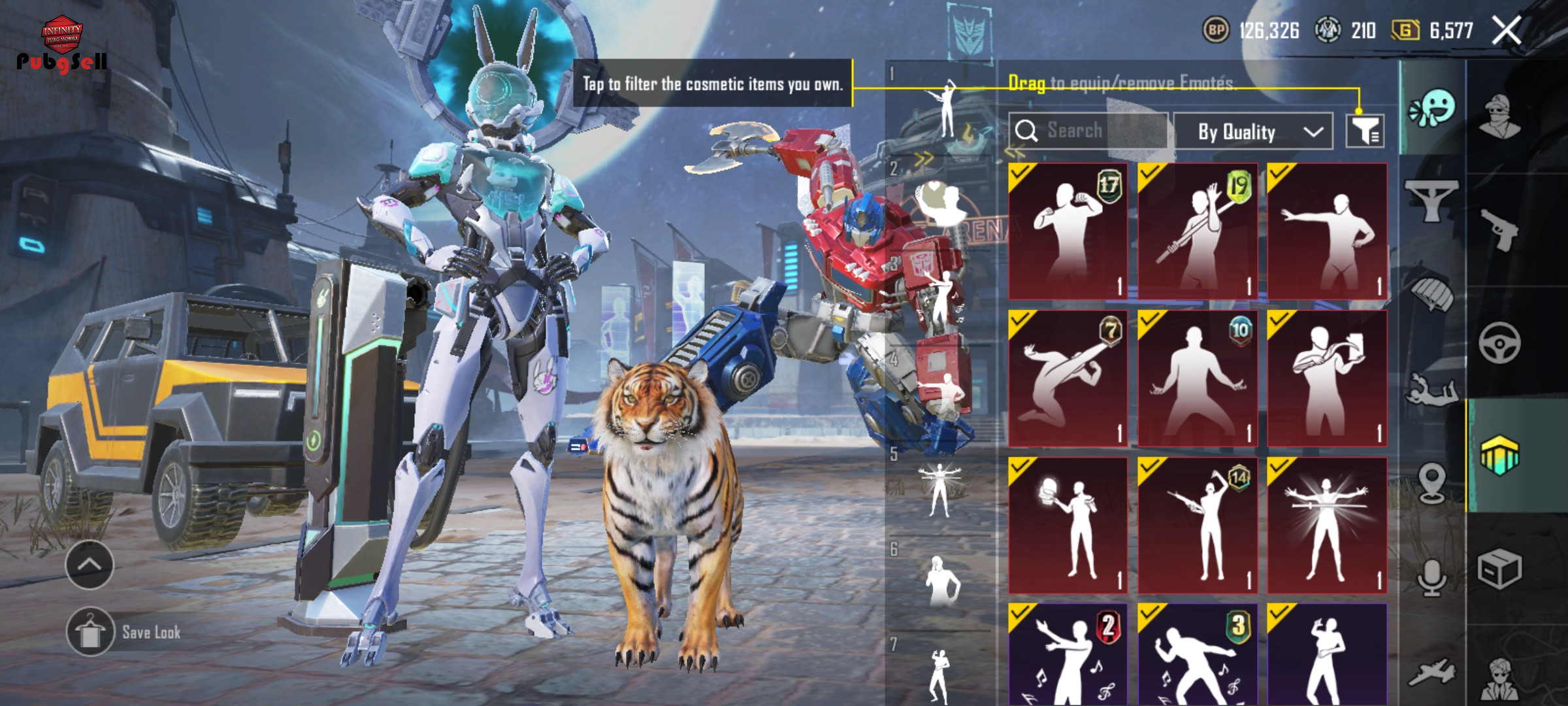Choose the emote with badge 10

(1198, 379)
